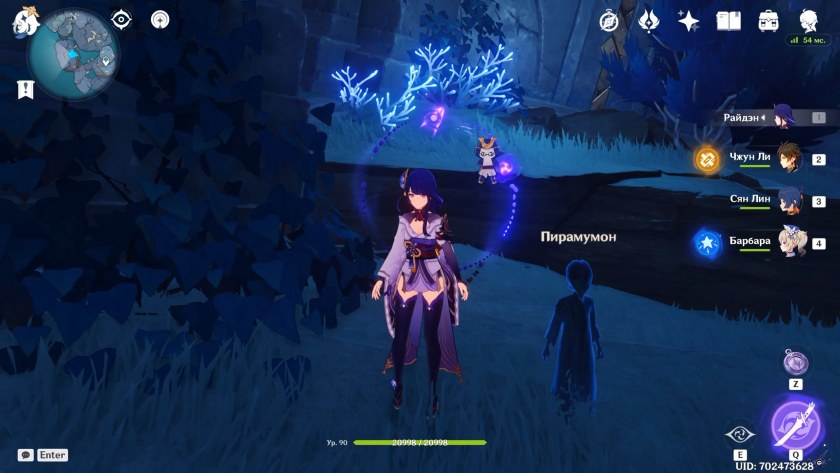This screenshot has height=473, width=840.
Task: Open the inventory backpack
Action: coord(769,20)
